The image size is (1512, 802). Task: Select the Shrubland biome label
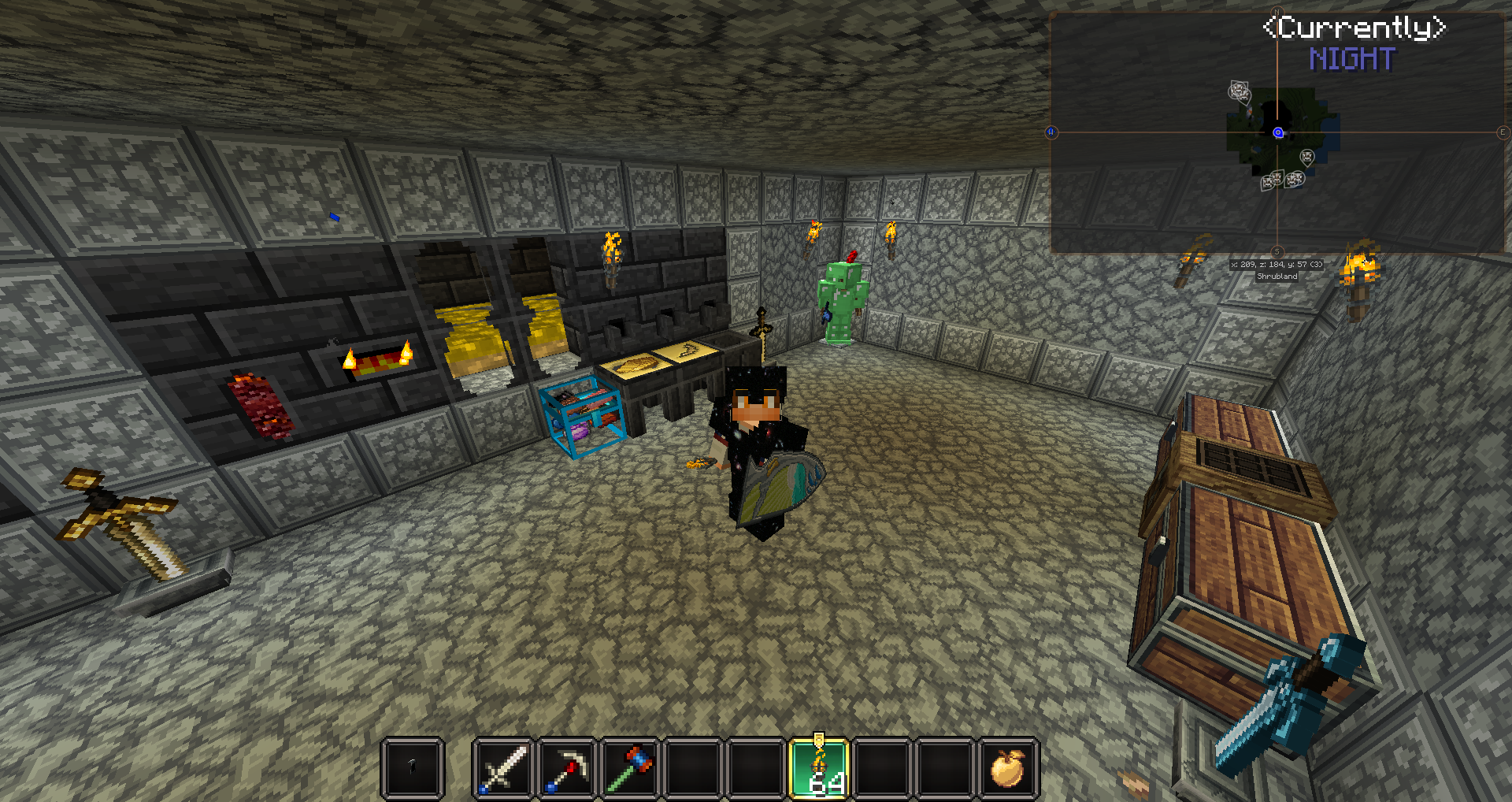(x=1277, y=277)
